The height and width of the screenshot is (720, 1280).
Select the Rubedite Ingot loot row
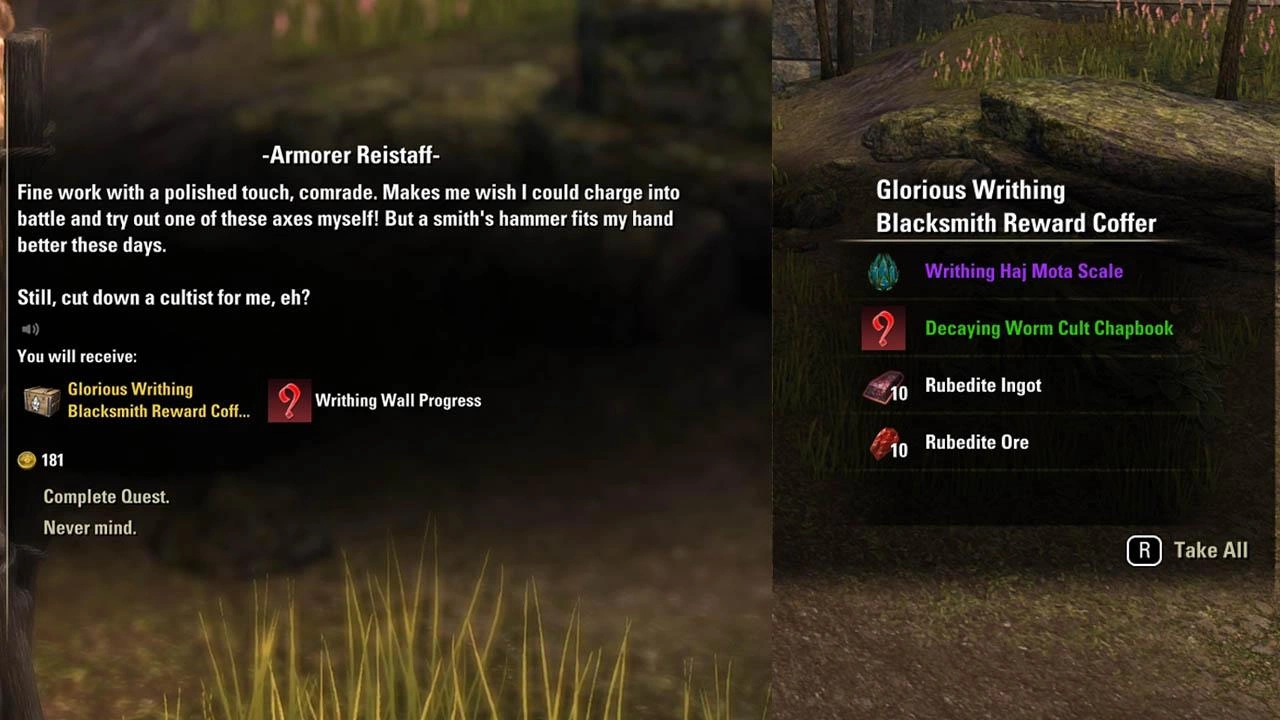tap(982, 385)
